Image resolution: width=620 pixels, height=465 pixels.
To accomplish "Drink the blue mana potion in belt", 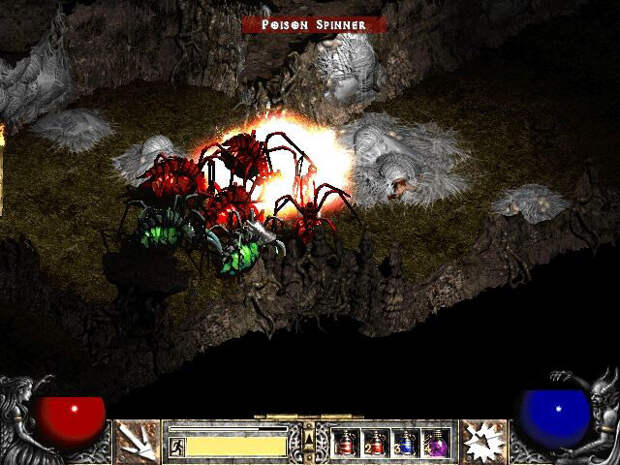I will coord(407,442).
